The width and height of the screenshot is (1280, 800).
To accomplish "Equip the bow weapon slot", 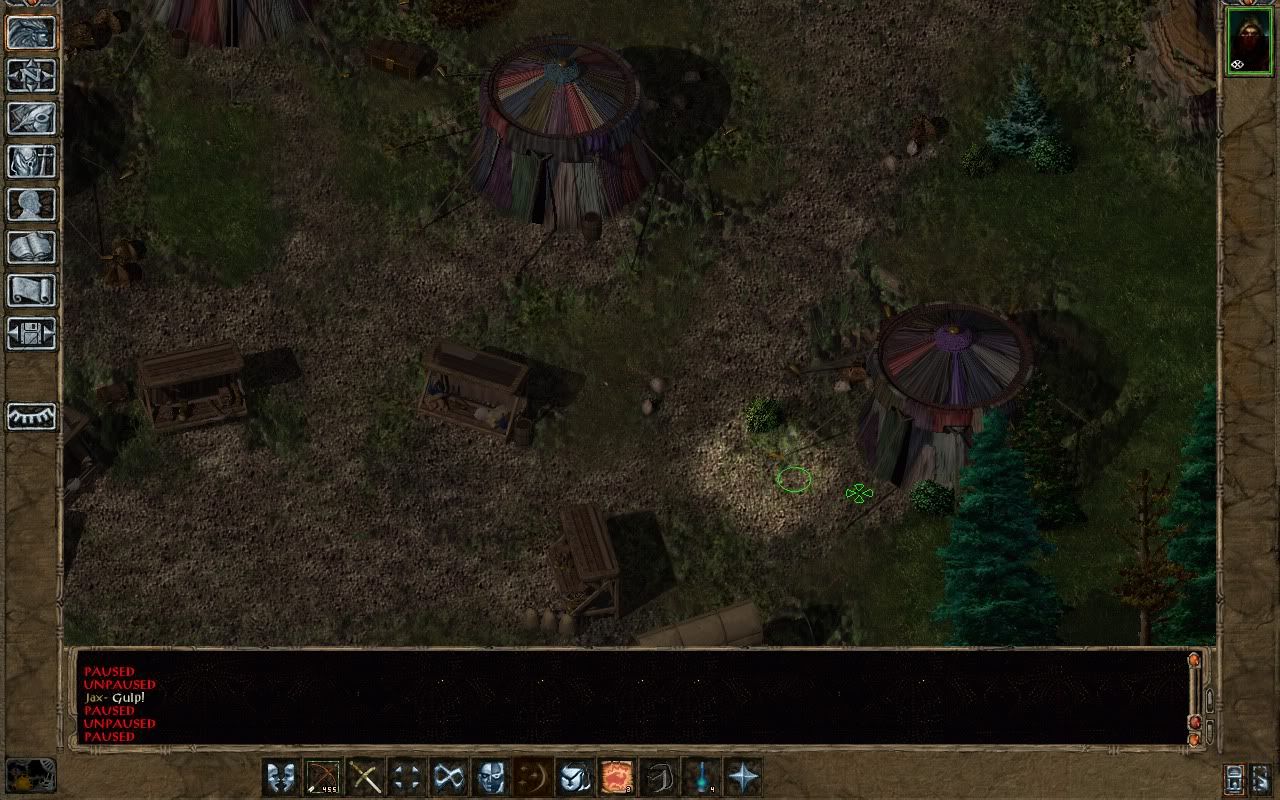I will coord(323,777).
